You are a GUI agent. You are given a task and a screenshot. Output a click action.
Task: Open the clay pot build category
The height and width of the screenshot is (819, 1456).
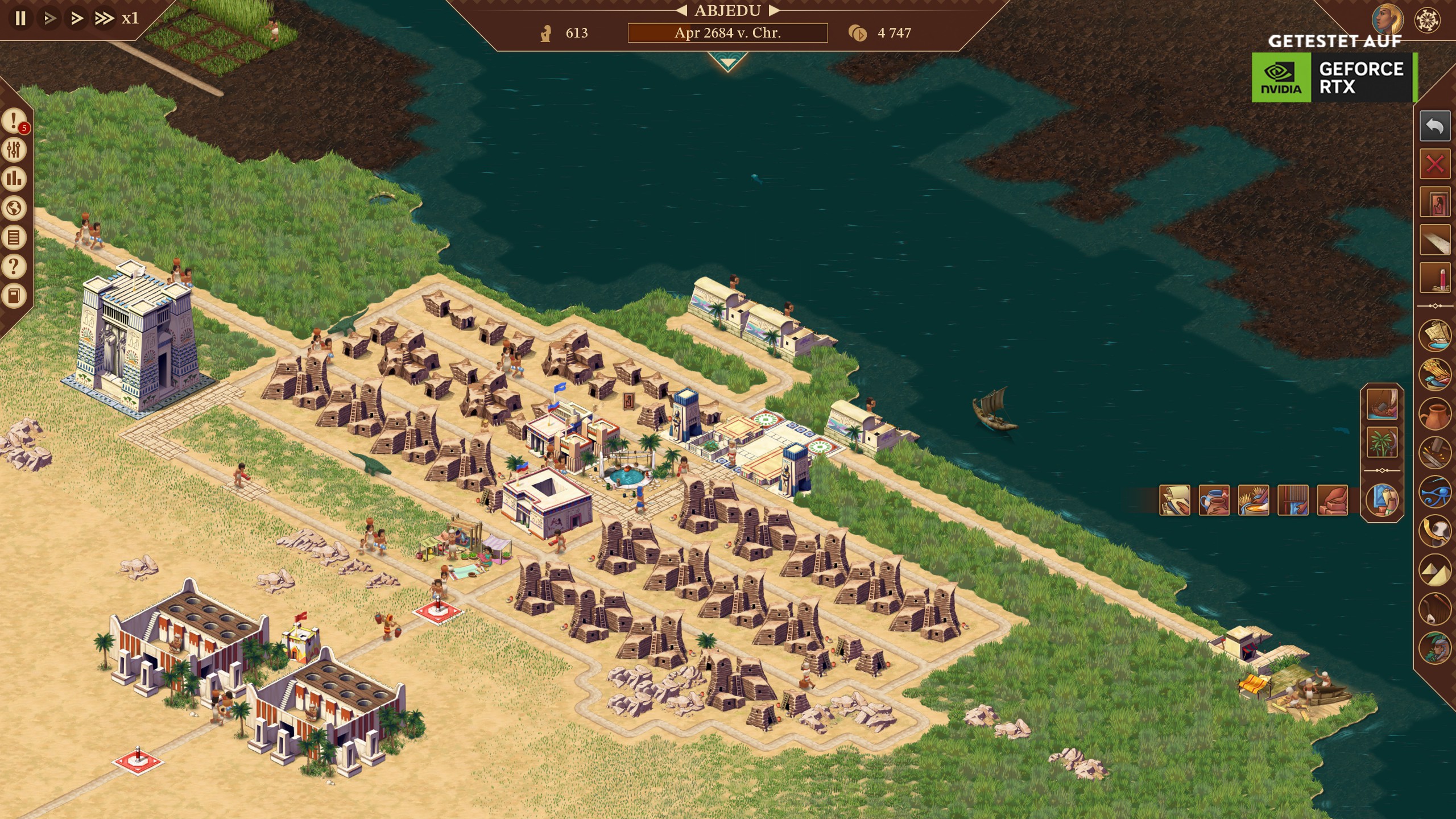[1434, 413]
